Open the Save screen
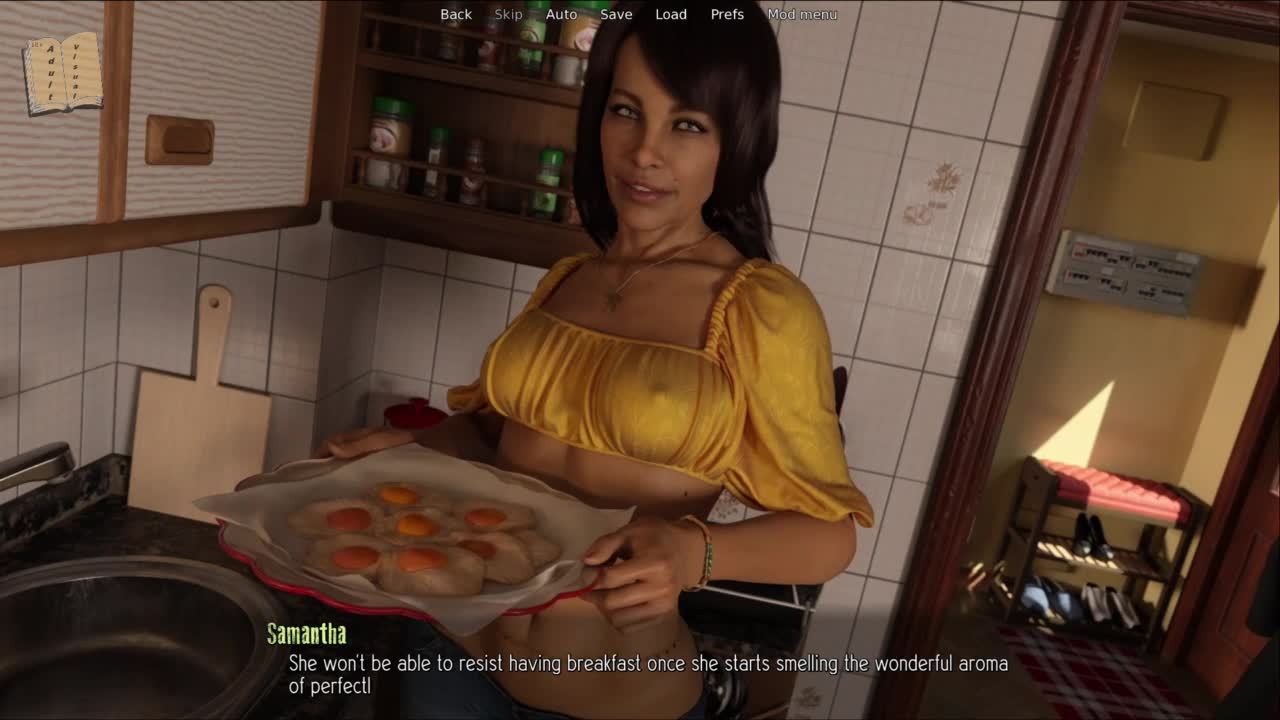 pos(616,14)
